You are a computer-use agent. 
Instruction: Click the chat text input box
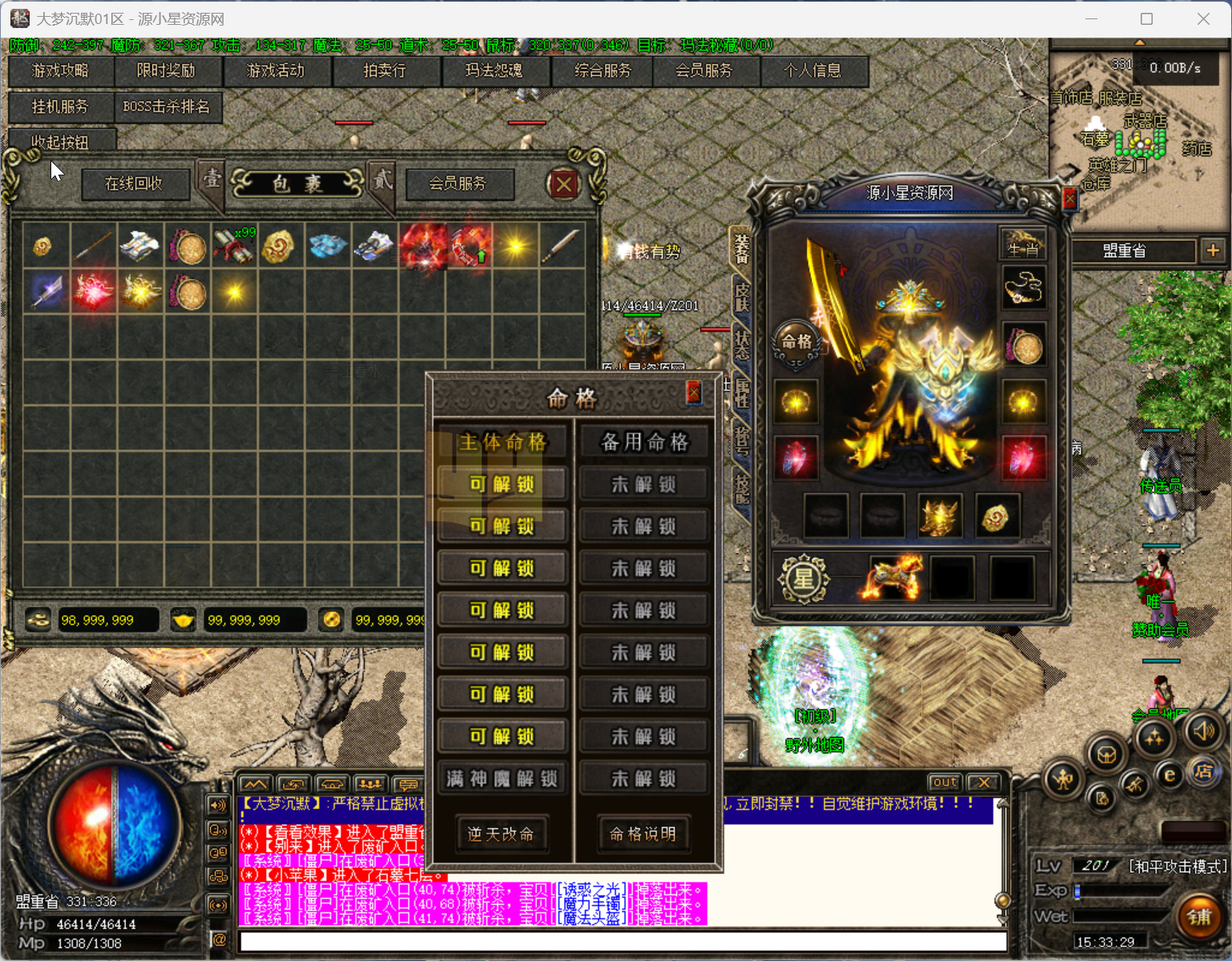622,941
